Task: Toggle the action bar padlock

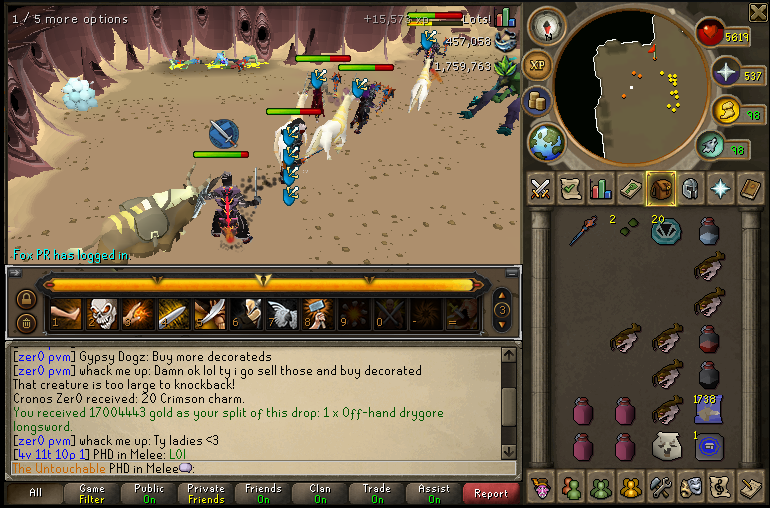Action: 27,299
